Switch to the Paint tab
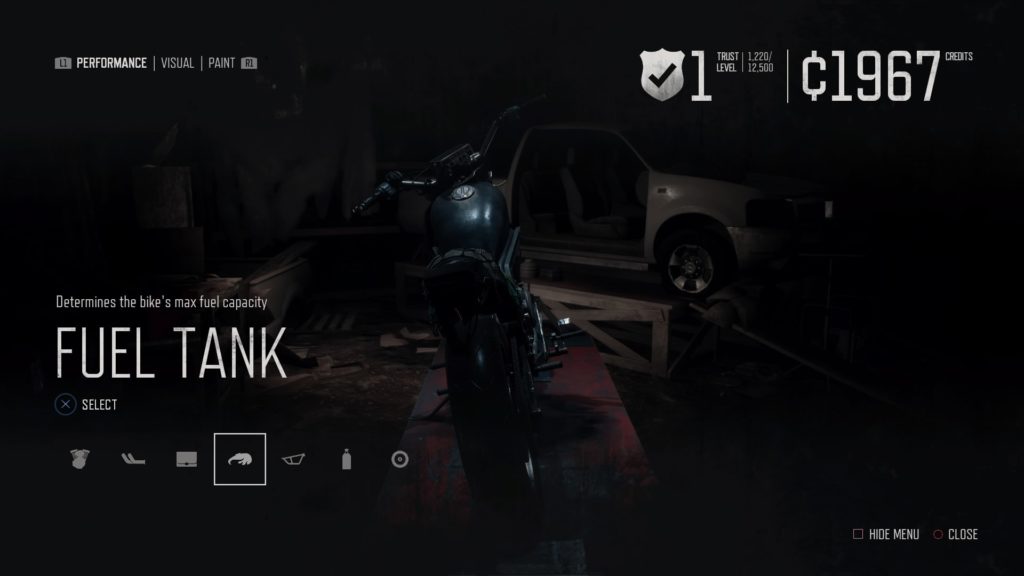Viewport: 1024px width, 576px height. [x=222, y=63]
